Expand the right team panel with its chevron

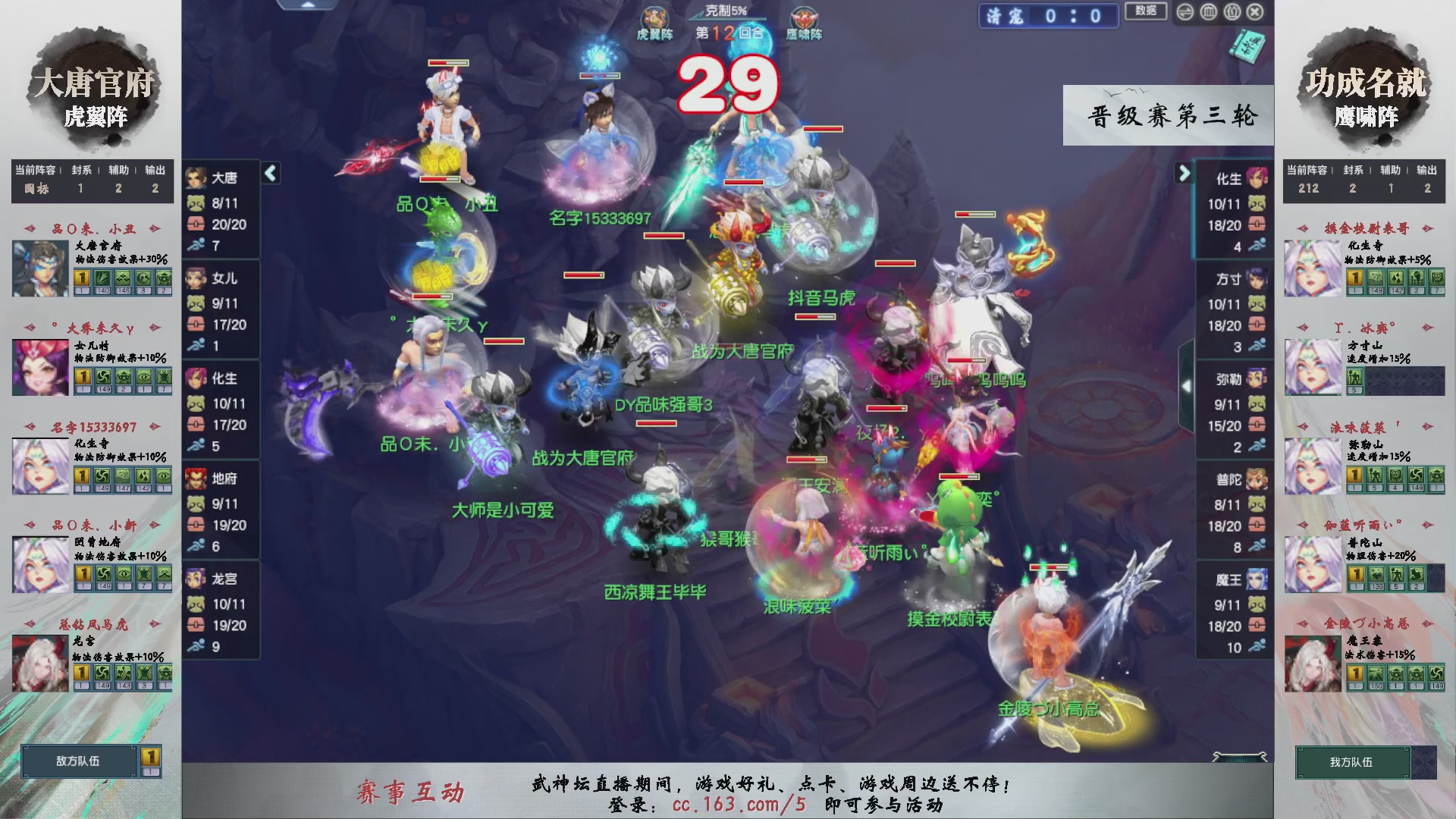tap(1184, 174)
